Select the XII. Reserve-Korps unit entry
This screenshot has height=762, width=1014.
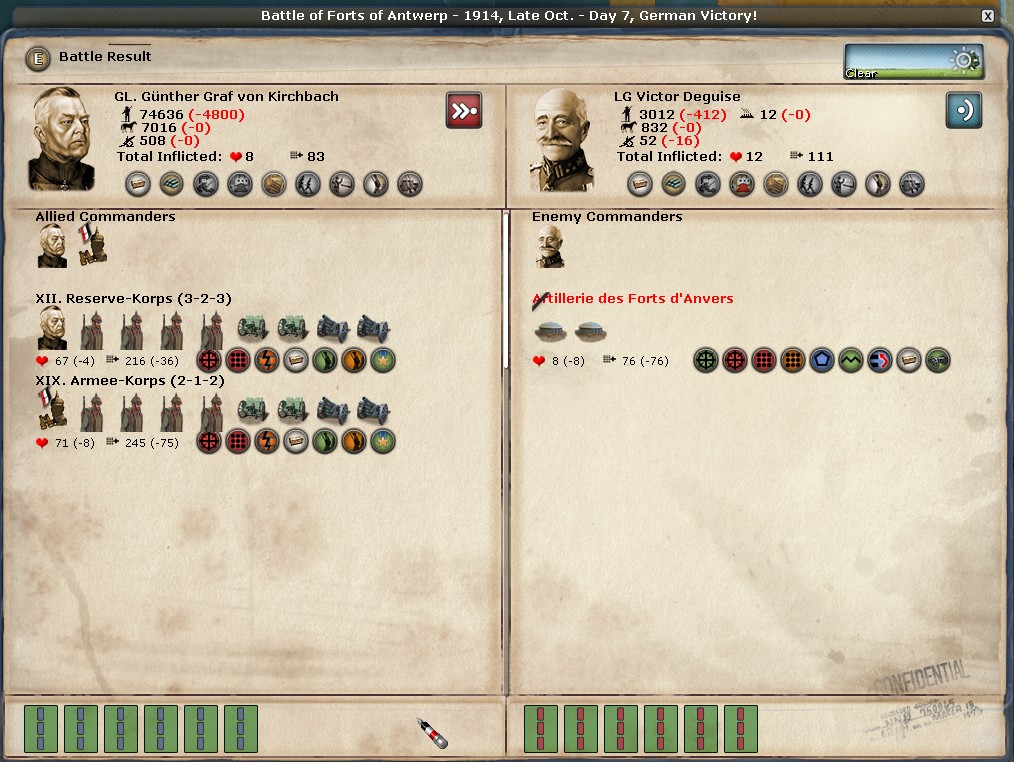(x=133, y=299)
